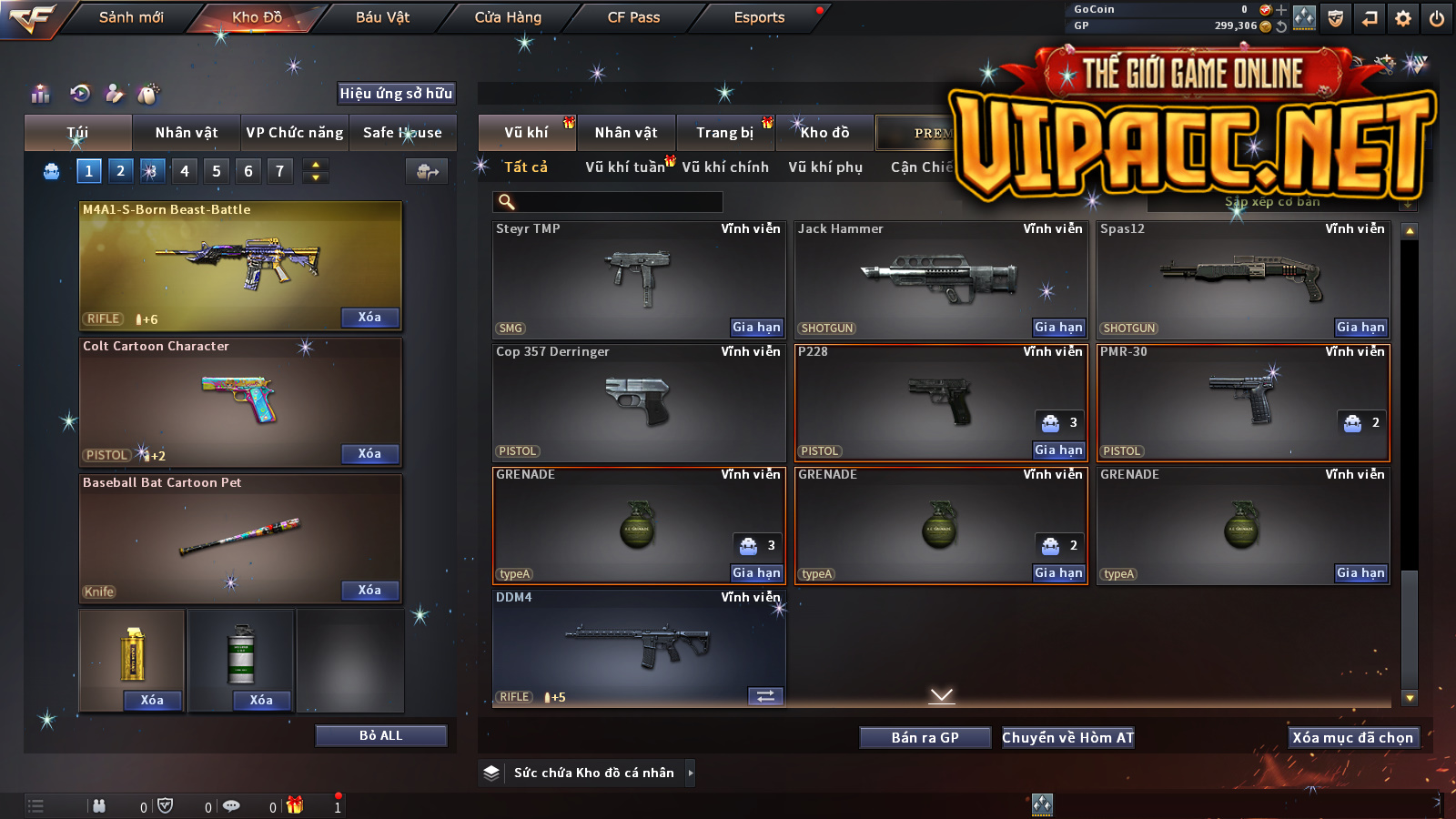
Task: Switch to the Báu Vật tab
Action: [382, 17]
